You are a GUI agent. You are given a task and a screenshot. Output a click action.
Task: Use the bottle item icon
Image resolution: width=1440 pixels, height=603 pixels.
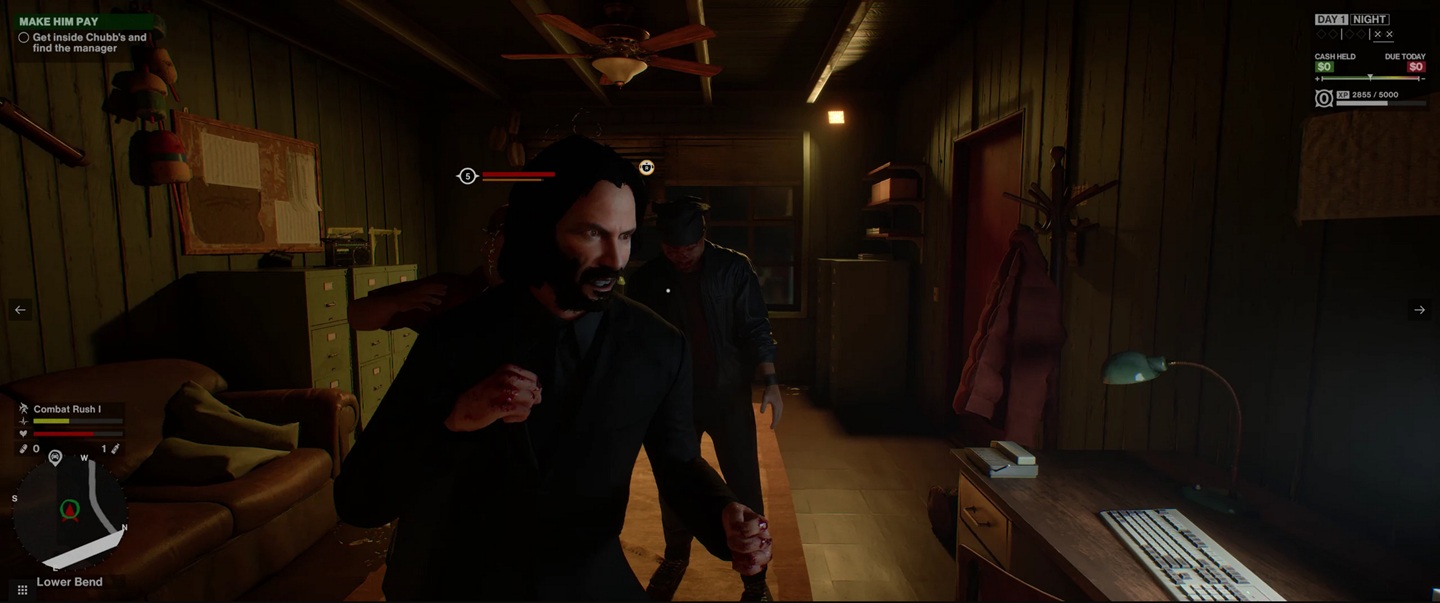115,449
